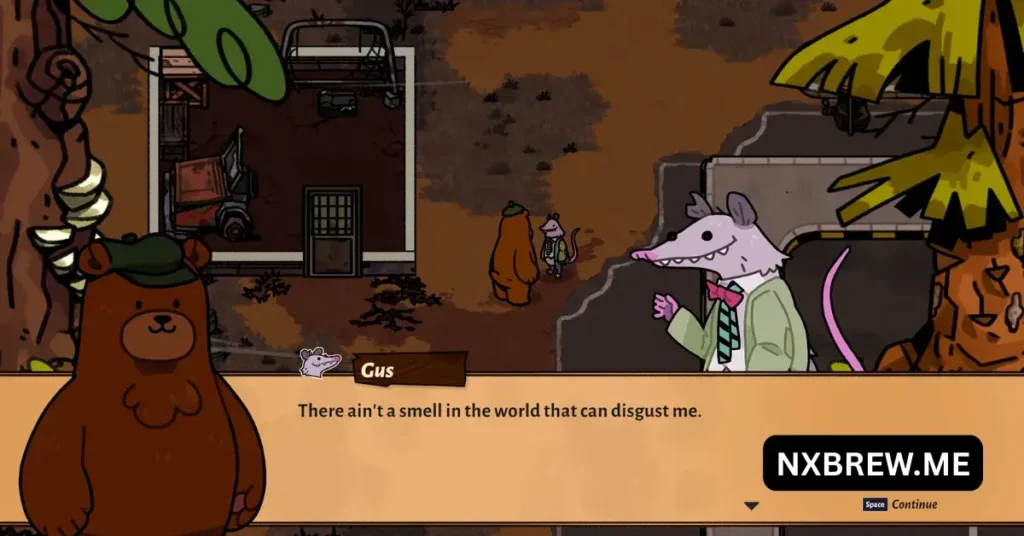Click the NXBREW.ME watermark badge
The image size is (1024, 536).
872,463
